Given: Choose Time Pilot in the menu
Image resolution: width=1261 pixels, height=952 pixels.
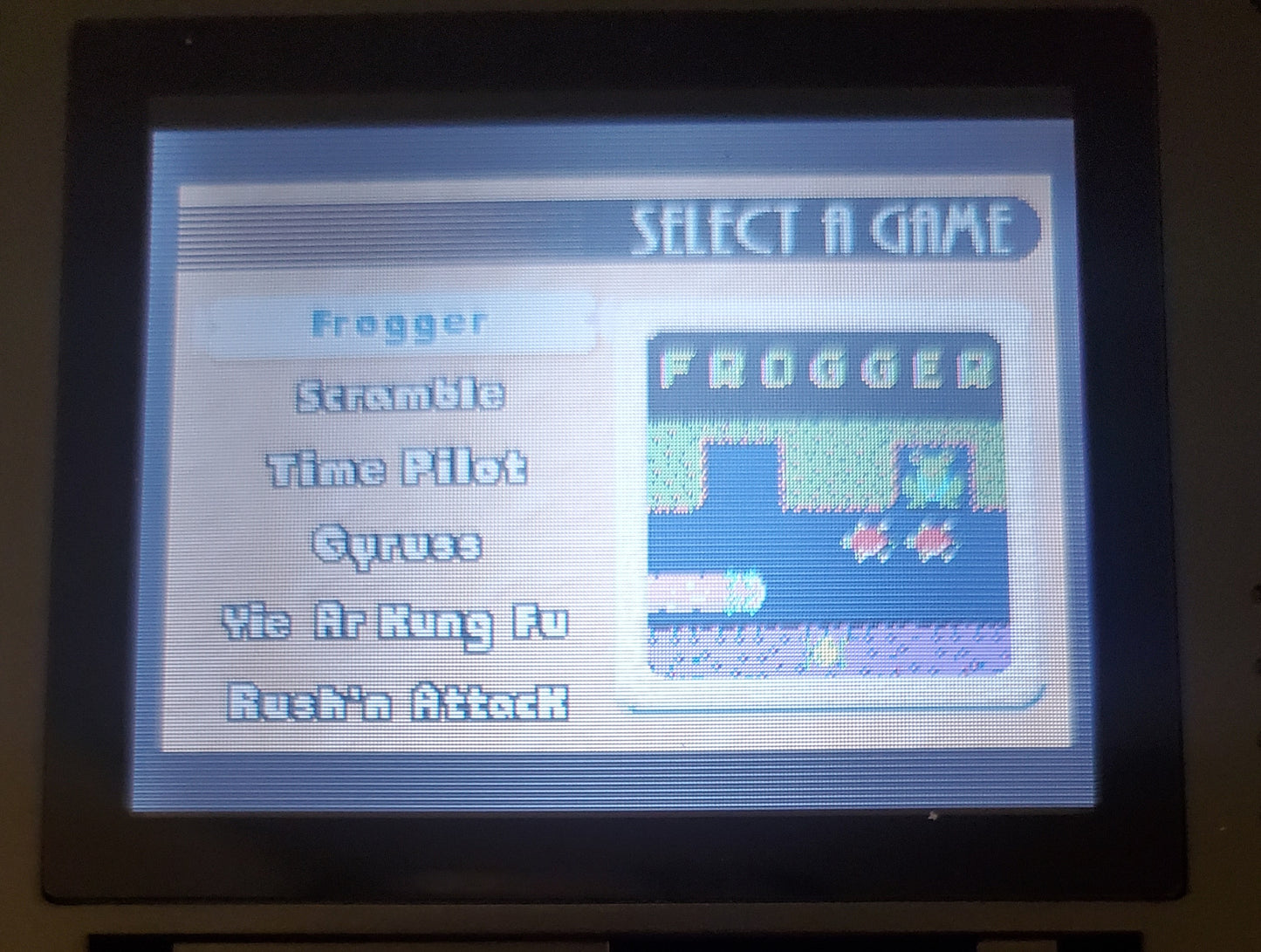Looking at the screenshot, I should coord(397,469).
